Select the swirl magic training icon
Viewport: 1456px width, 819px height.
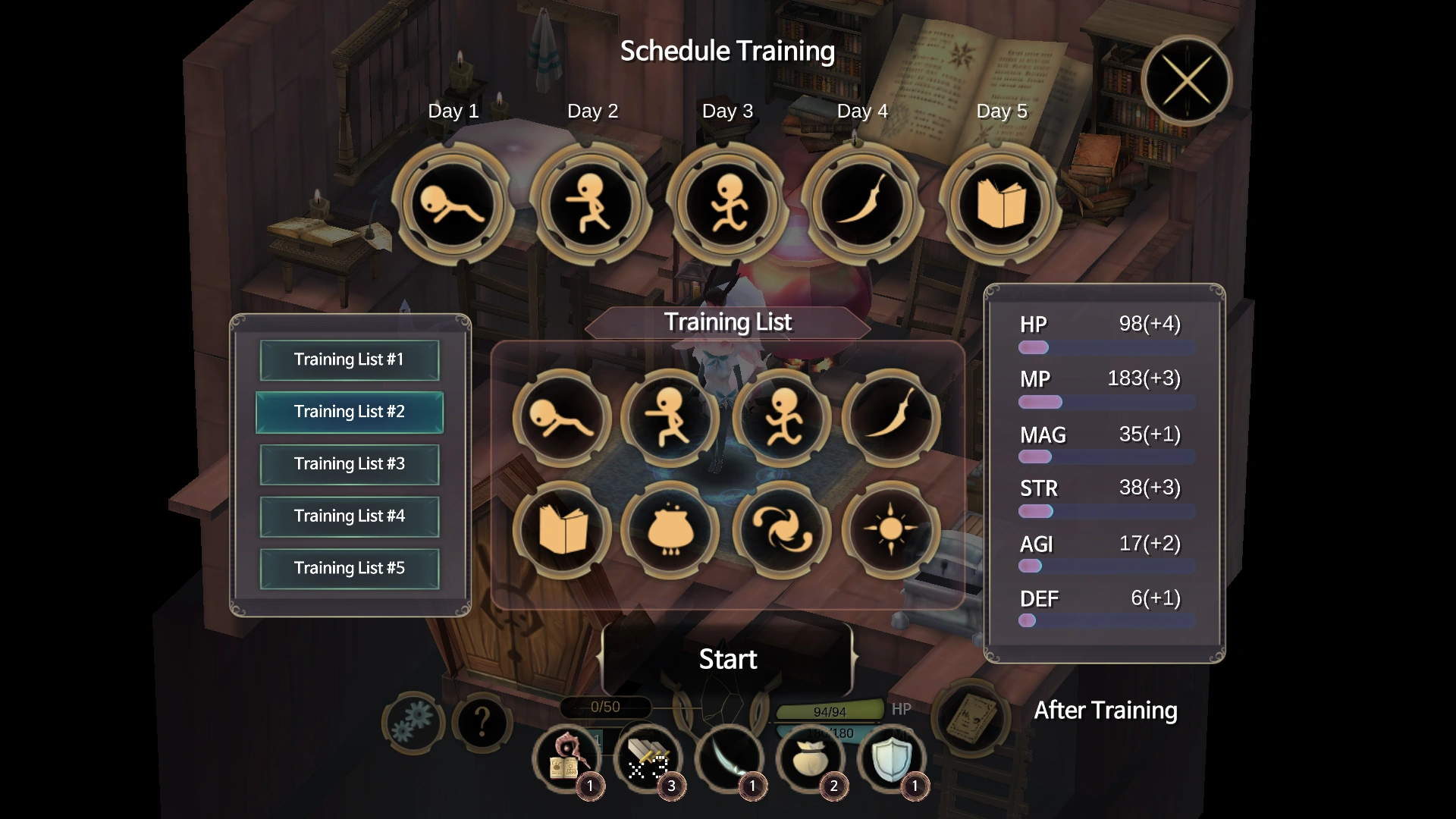783,530
